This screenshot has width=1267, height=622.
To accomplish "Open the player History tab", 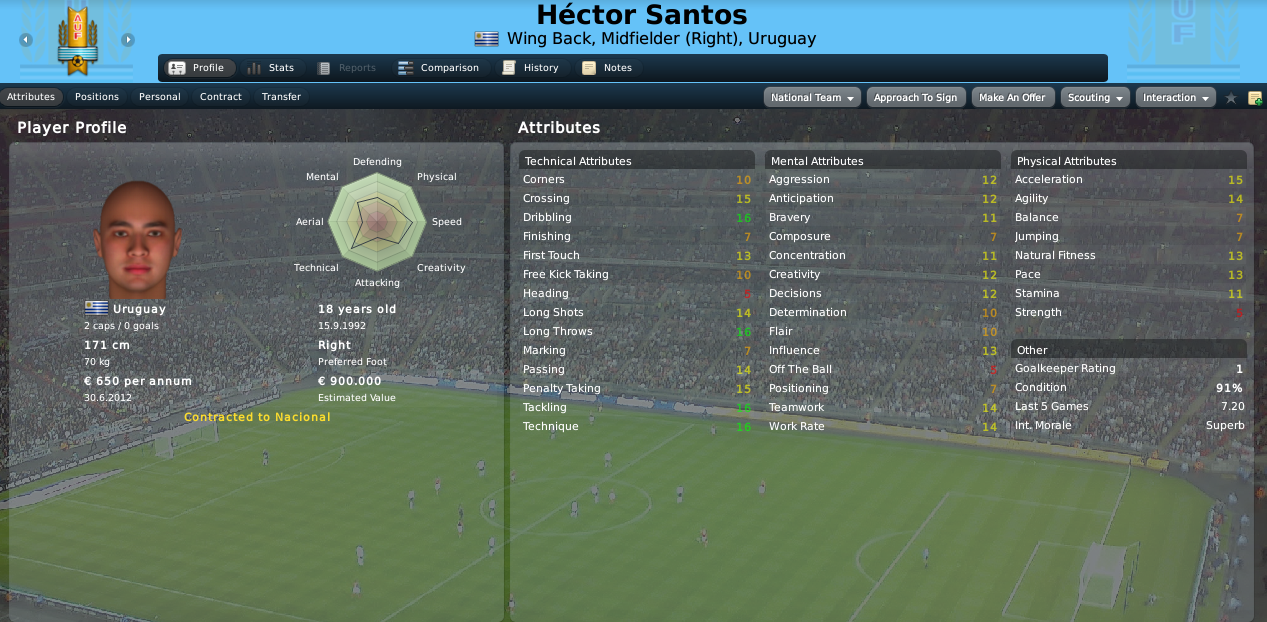I will (530, 68).
